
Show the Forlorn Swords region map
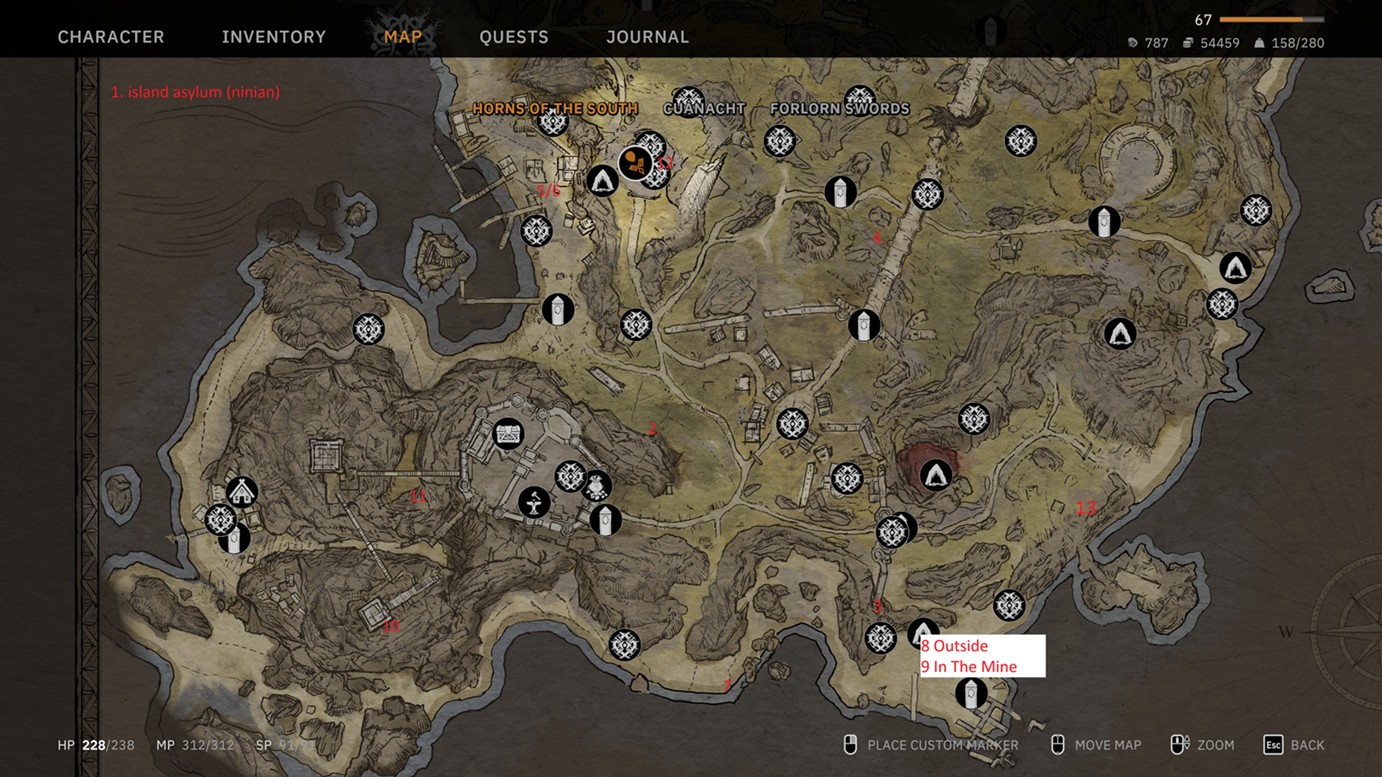(840, 108)
